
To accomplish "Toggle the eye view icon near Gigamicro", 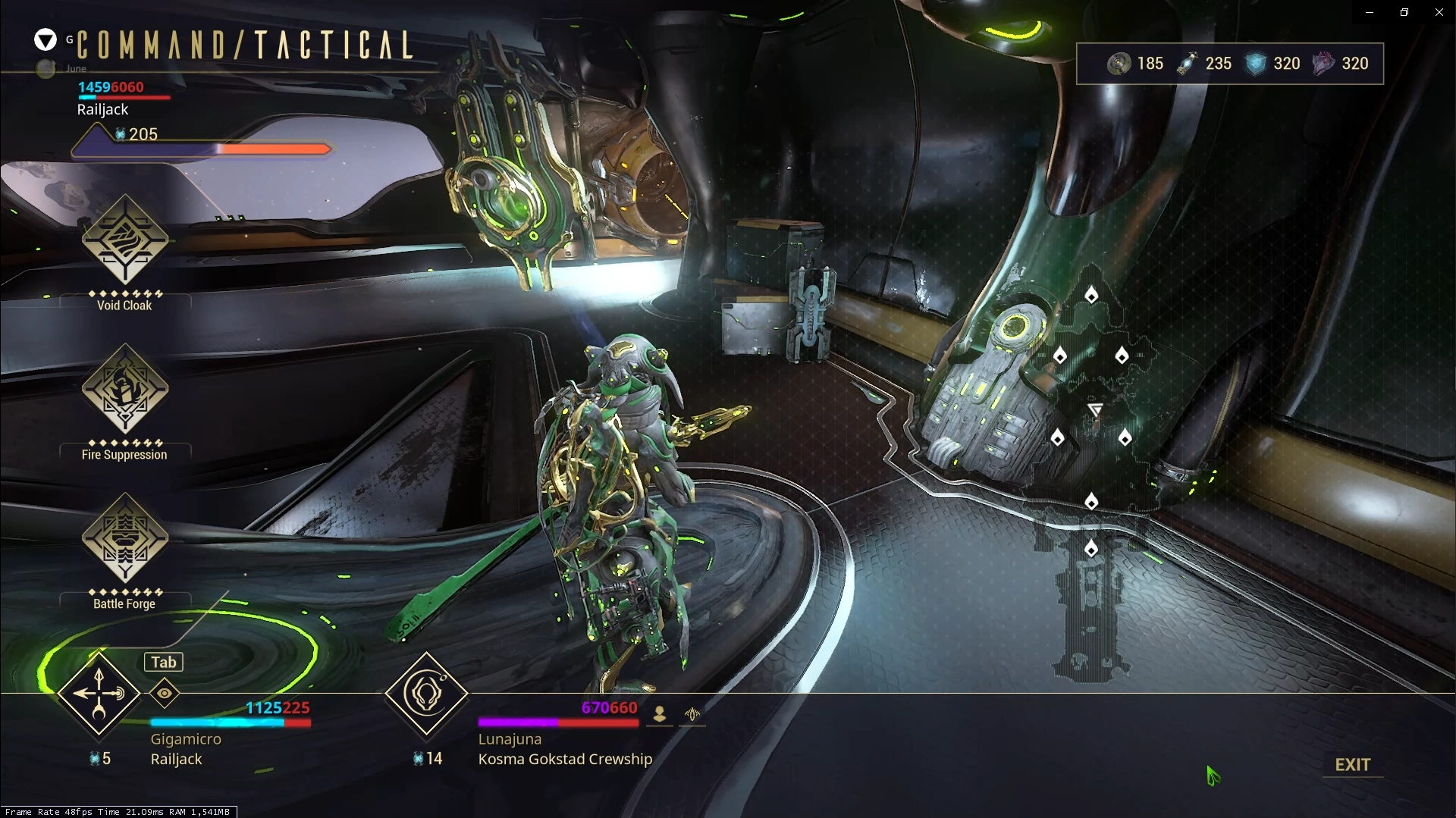I will click(x=164, y=692).
